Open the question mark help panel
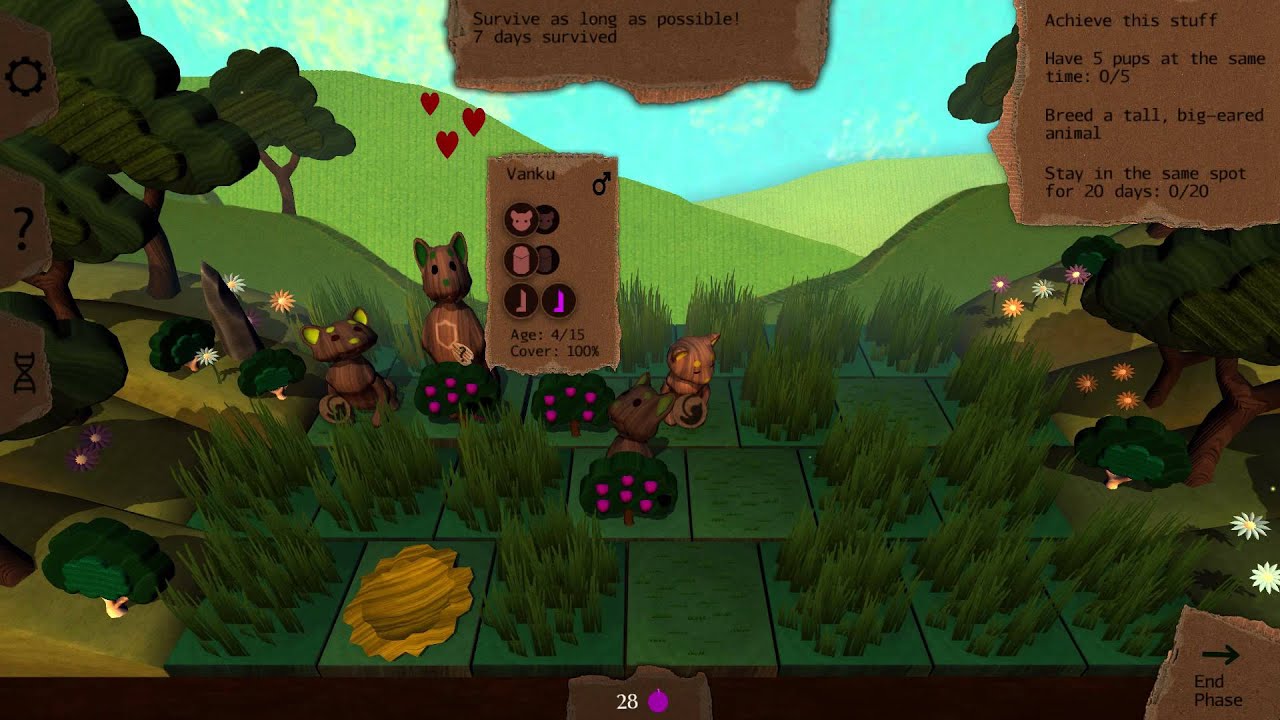 click(x=24, y=230)
